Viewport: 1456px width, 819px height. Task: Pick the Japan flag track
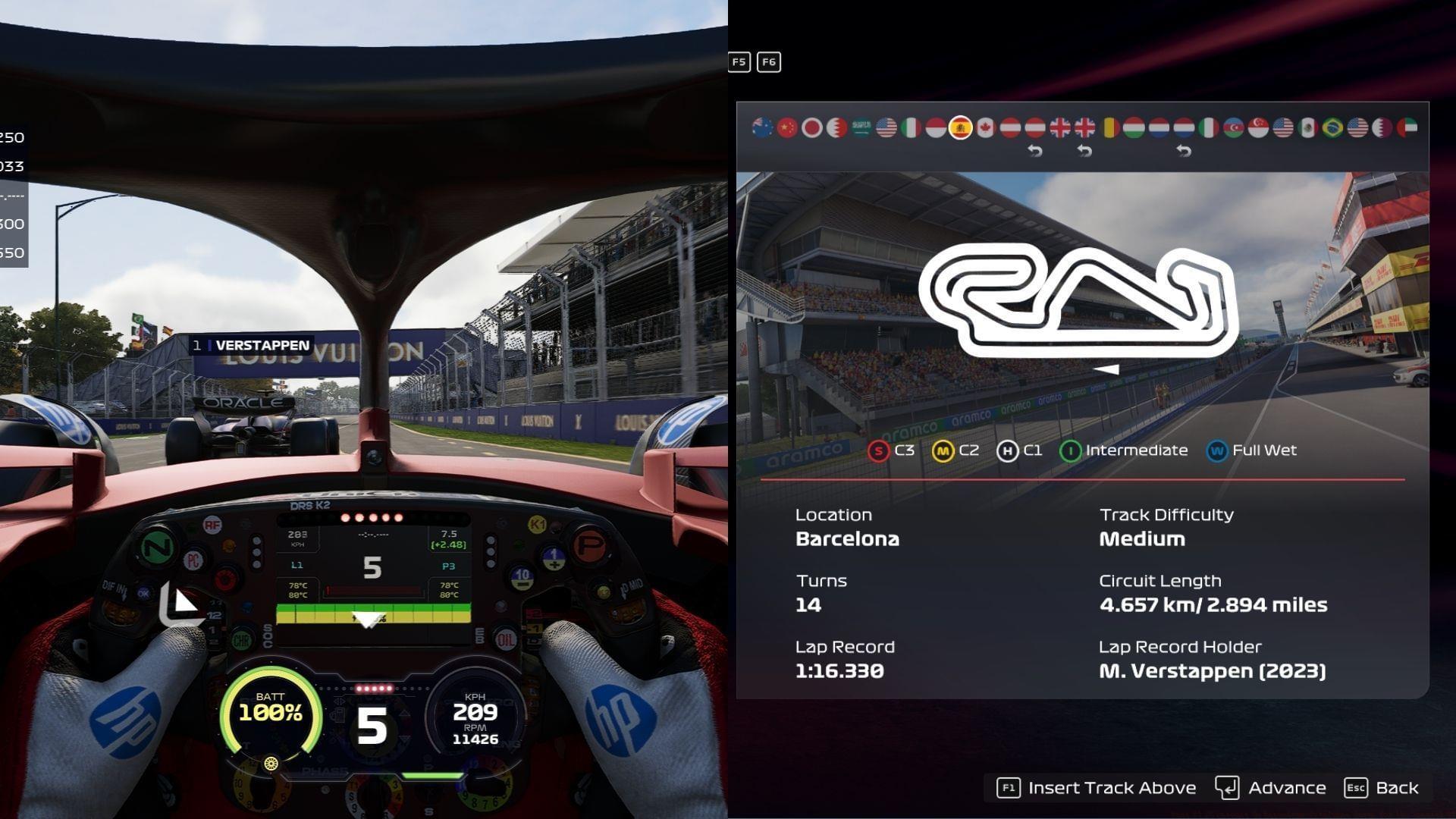point(812,127)
